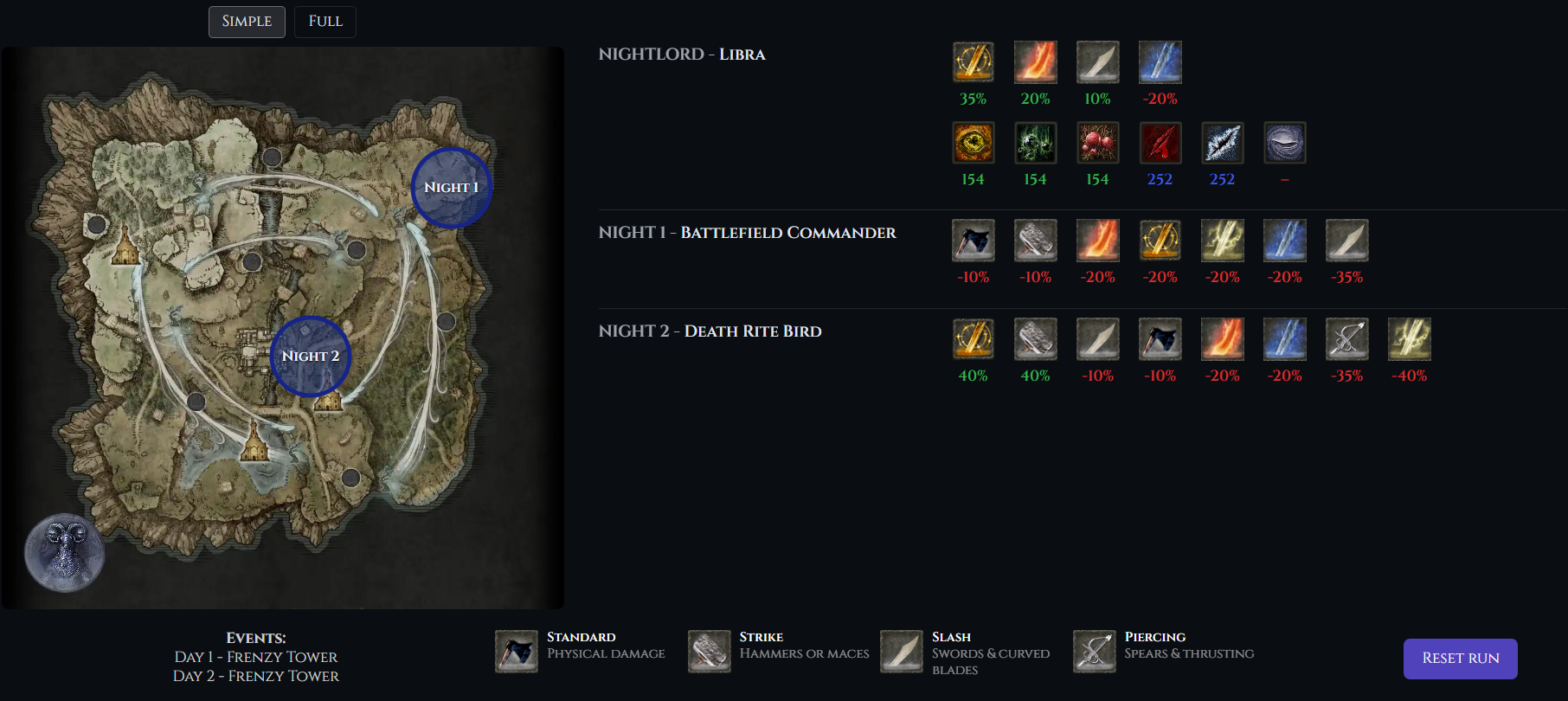Viewport: 1568px width, 701px height.
Task: Click the Piercing legend icon
Action: tap(1094, 652)
